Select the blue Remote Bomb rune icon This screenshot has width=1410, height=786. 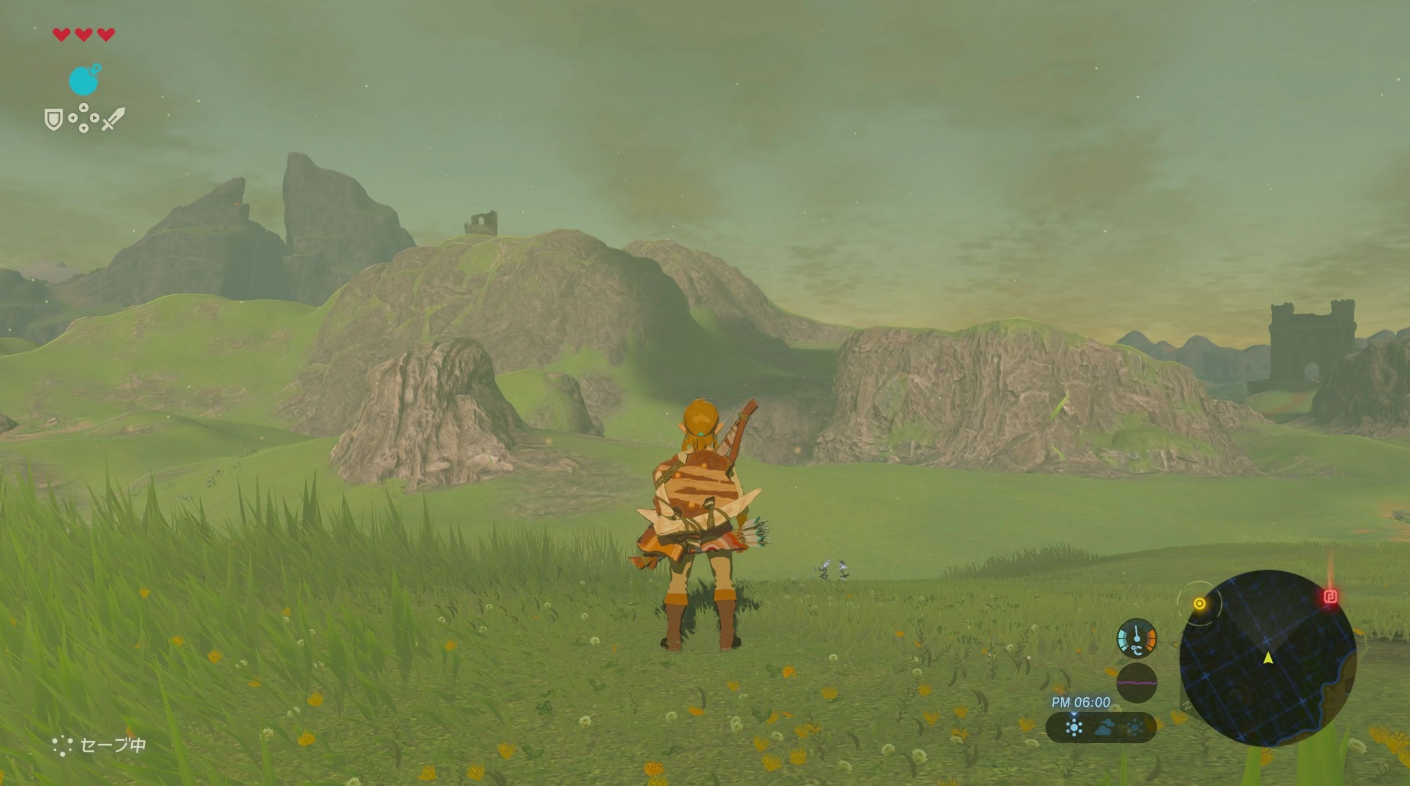pyautogui.click(x=84, y=80)
